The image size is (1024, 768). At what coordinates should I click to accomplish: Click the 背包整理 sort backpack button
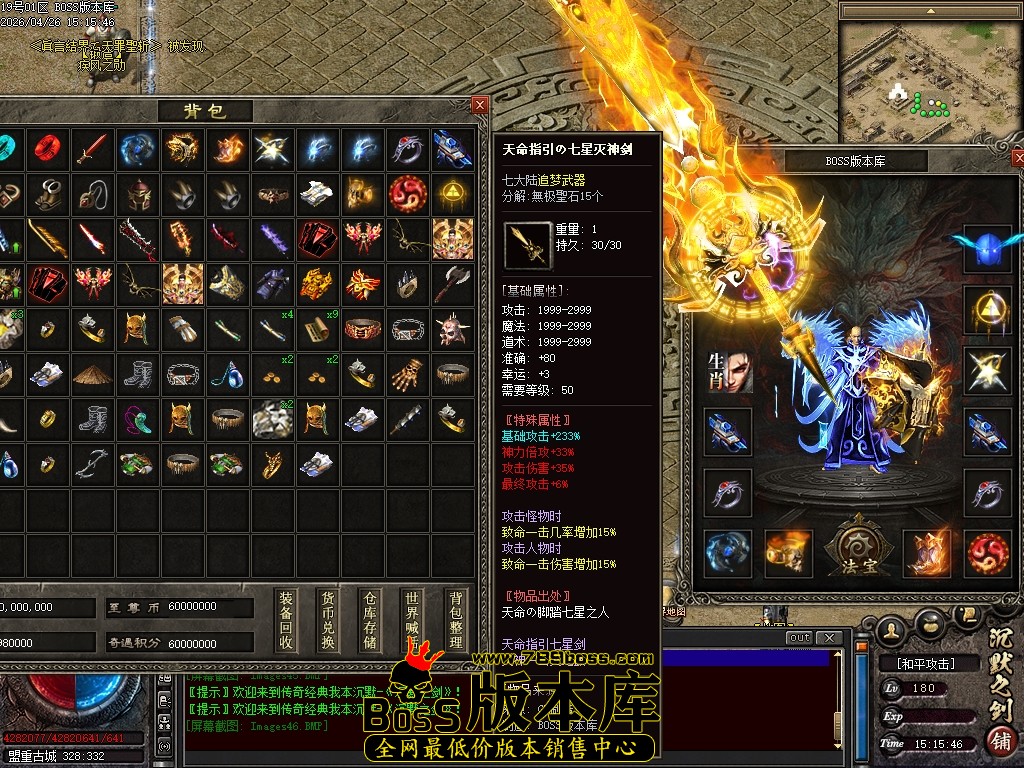[455, 620]
